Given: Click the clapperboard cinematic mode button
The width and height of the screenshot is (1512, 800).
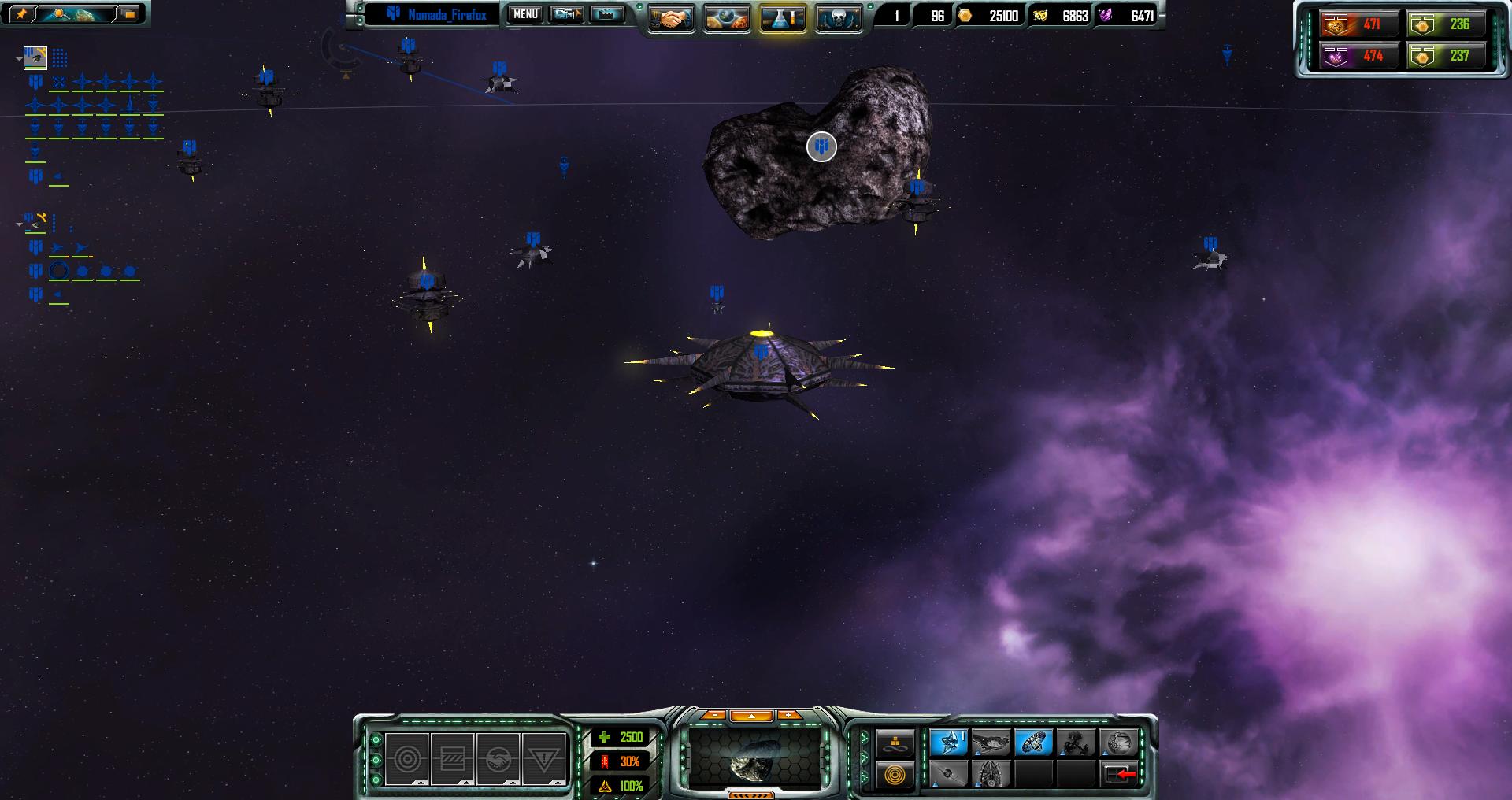Looking at the screenshot, I should (x=606, y=14).
